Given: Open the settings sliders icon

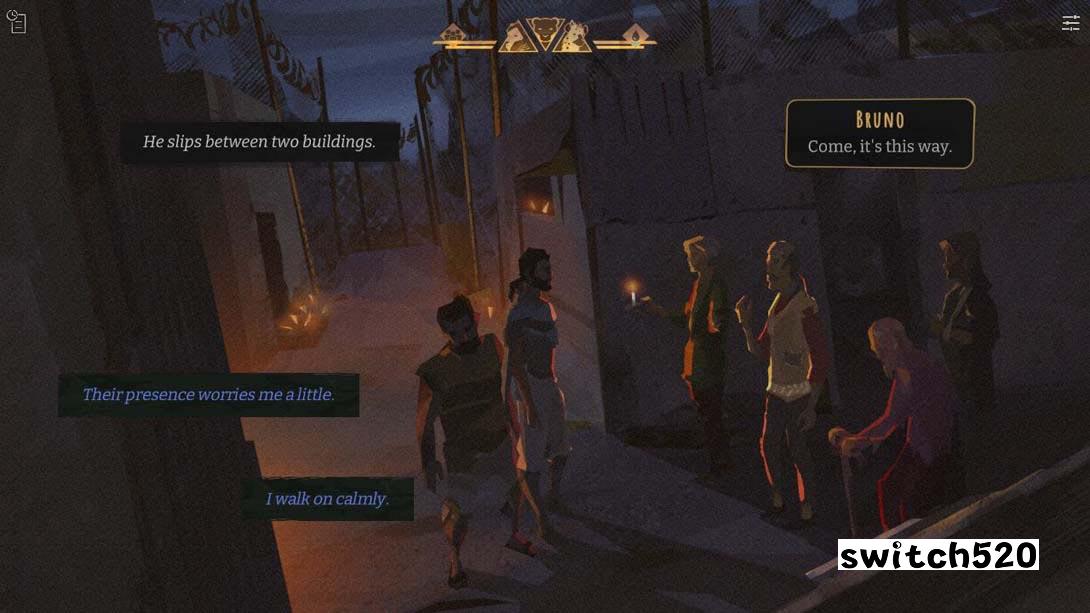Looking at the screenshot, I should tap(1071, 23).
